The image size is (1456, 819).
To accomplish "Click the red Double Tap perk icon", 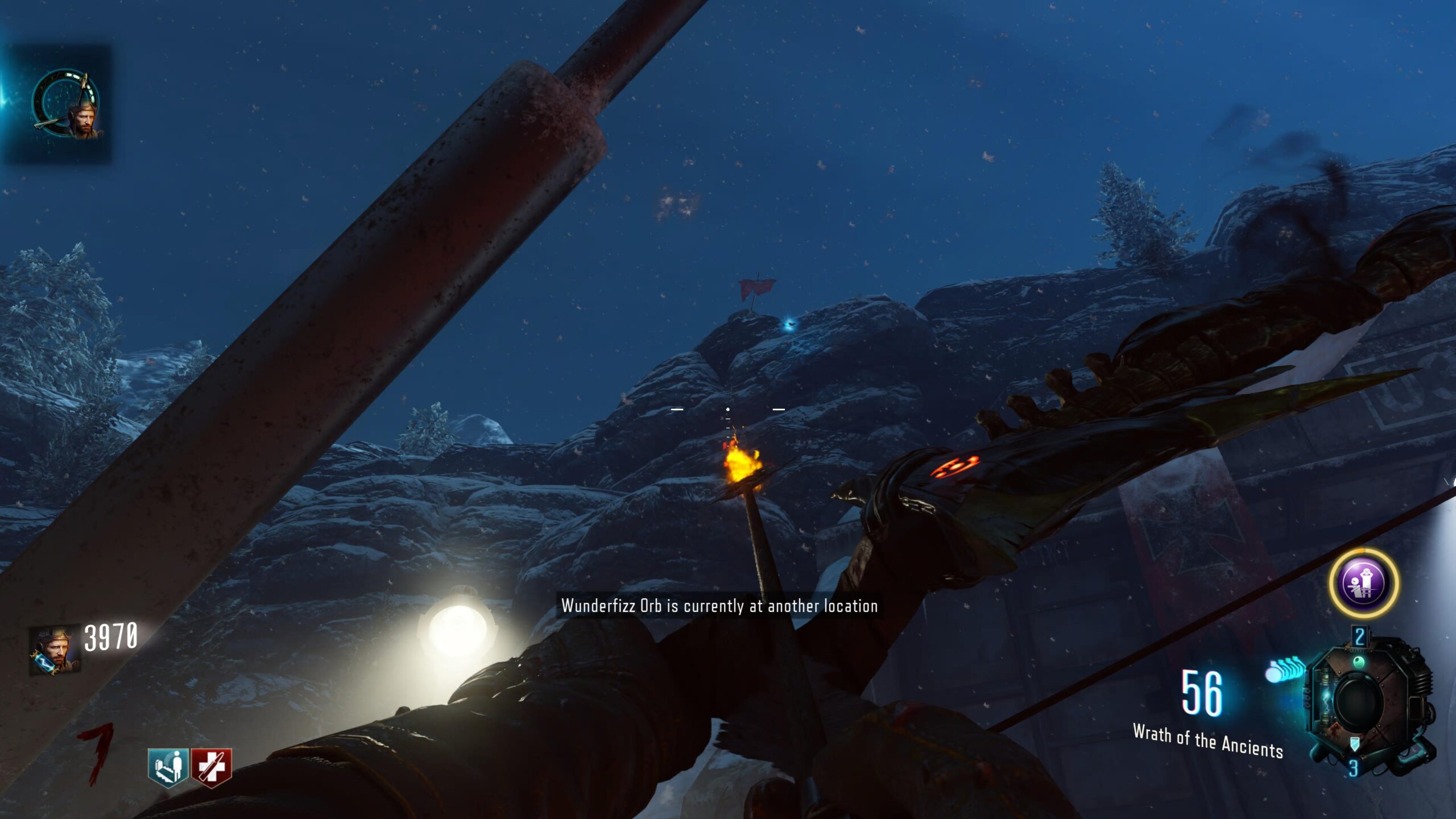I will [212, 767].
